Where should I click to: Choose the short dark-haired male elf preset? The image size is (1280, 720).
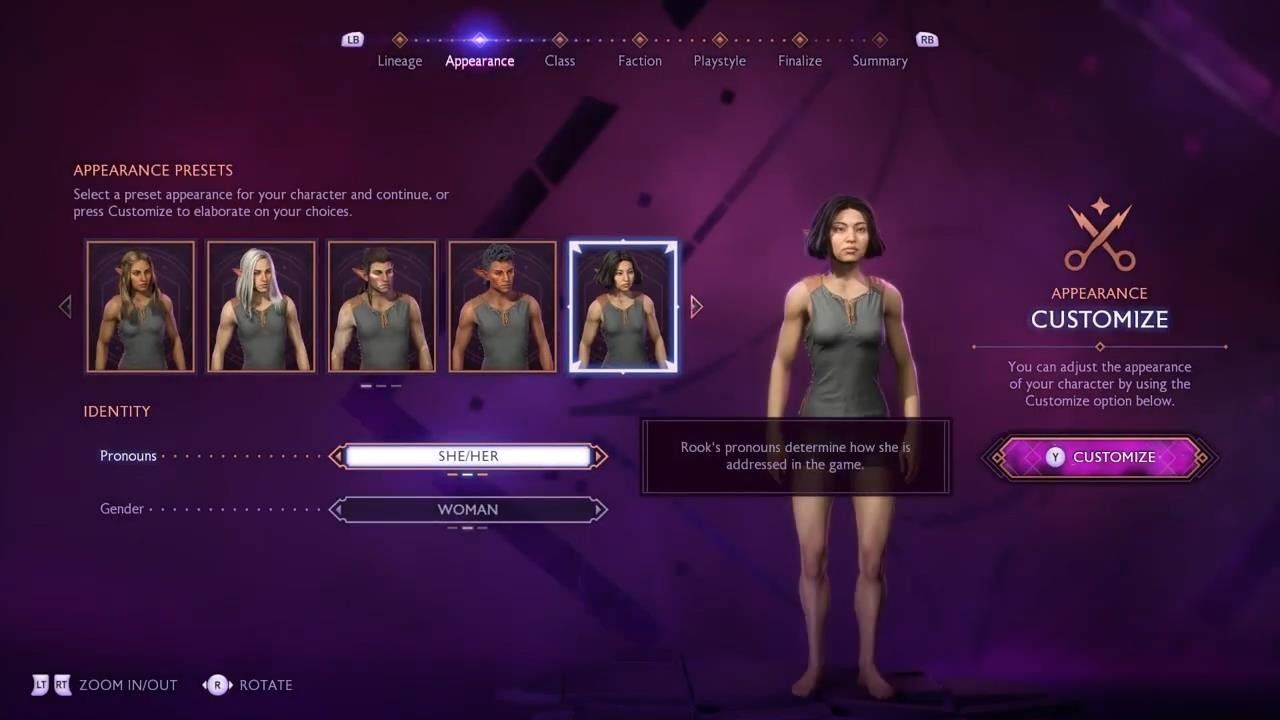click(x=502, y=306)
